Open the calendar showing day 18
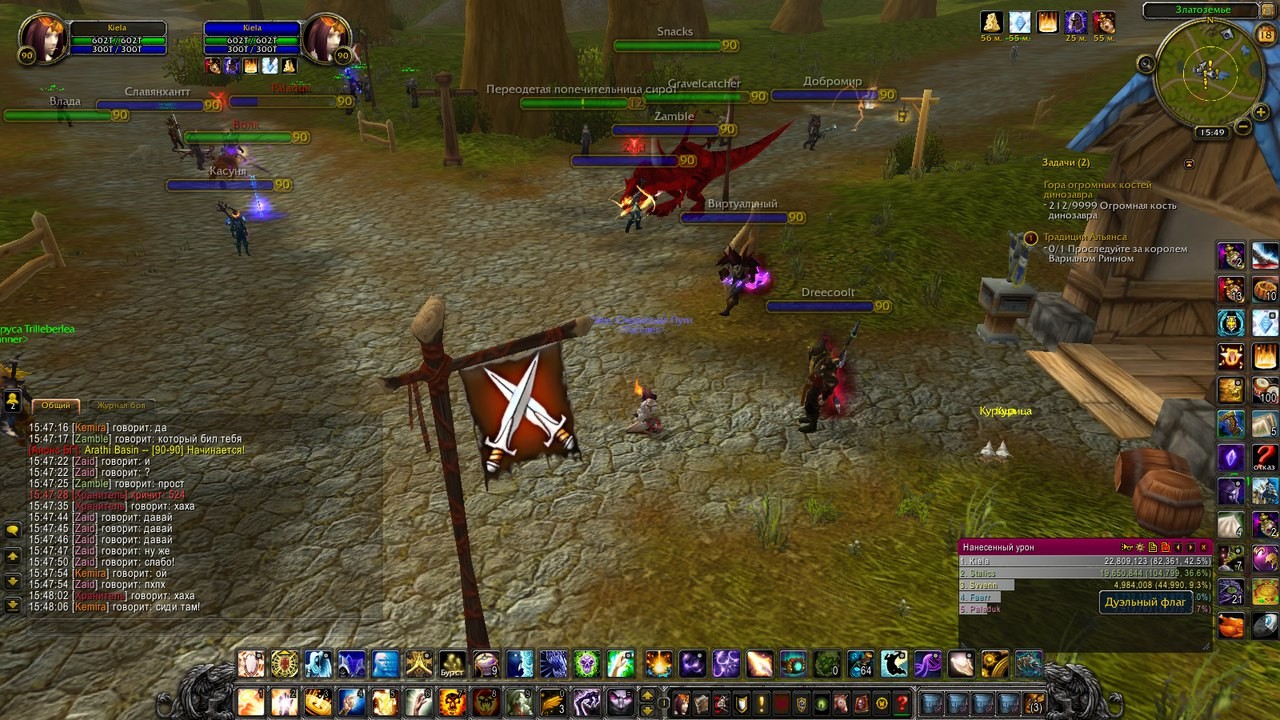Screen dimensions: 1280x720 pyautogui.click(x=1265, y=35)
